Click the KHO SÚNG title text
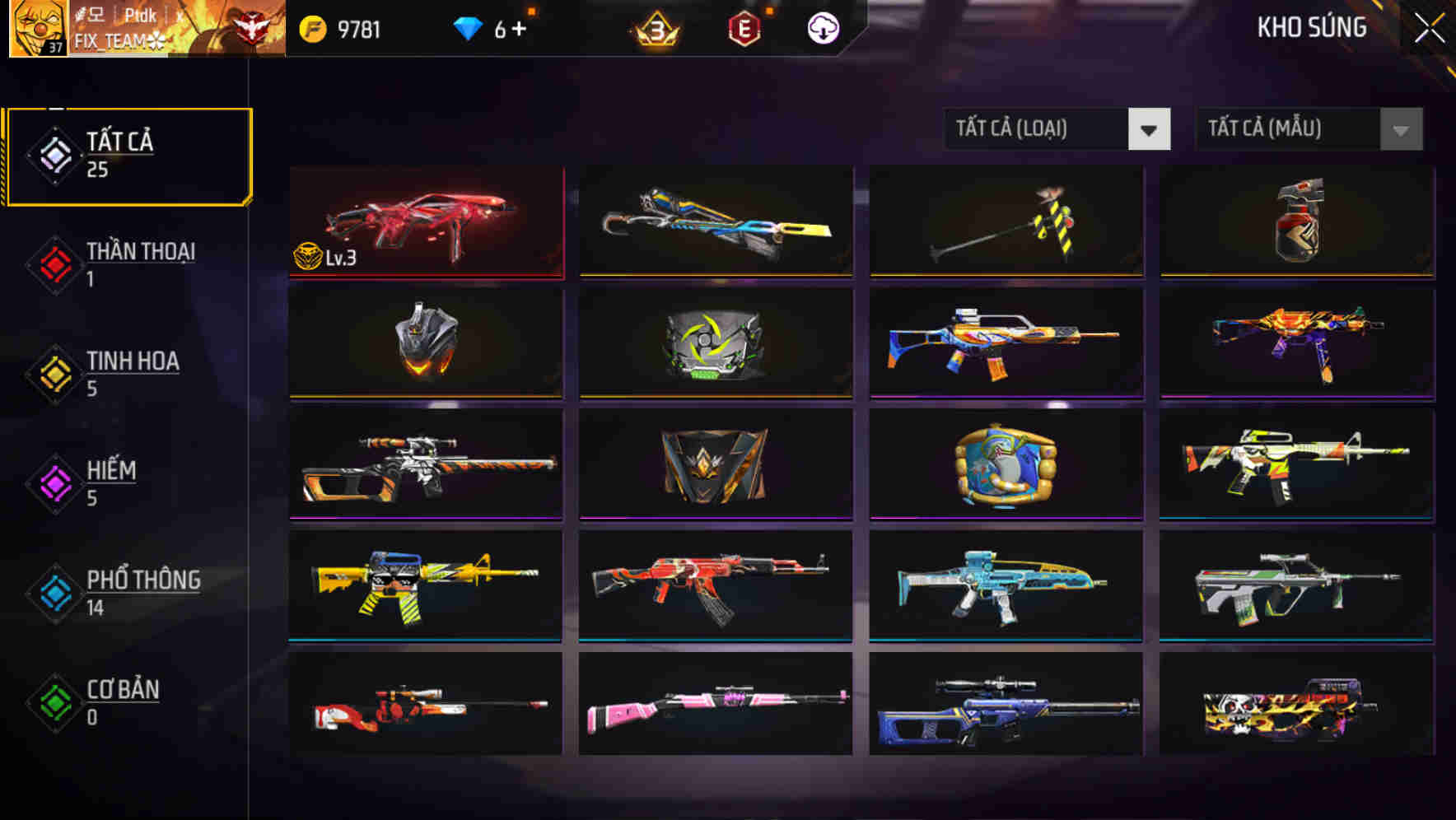This screenshot has height=820, width=1456. [x=1312, y=27]
